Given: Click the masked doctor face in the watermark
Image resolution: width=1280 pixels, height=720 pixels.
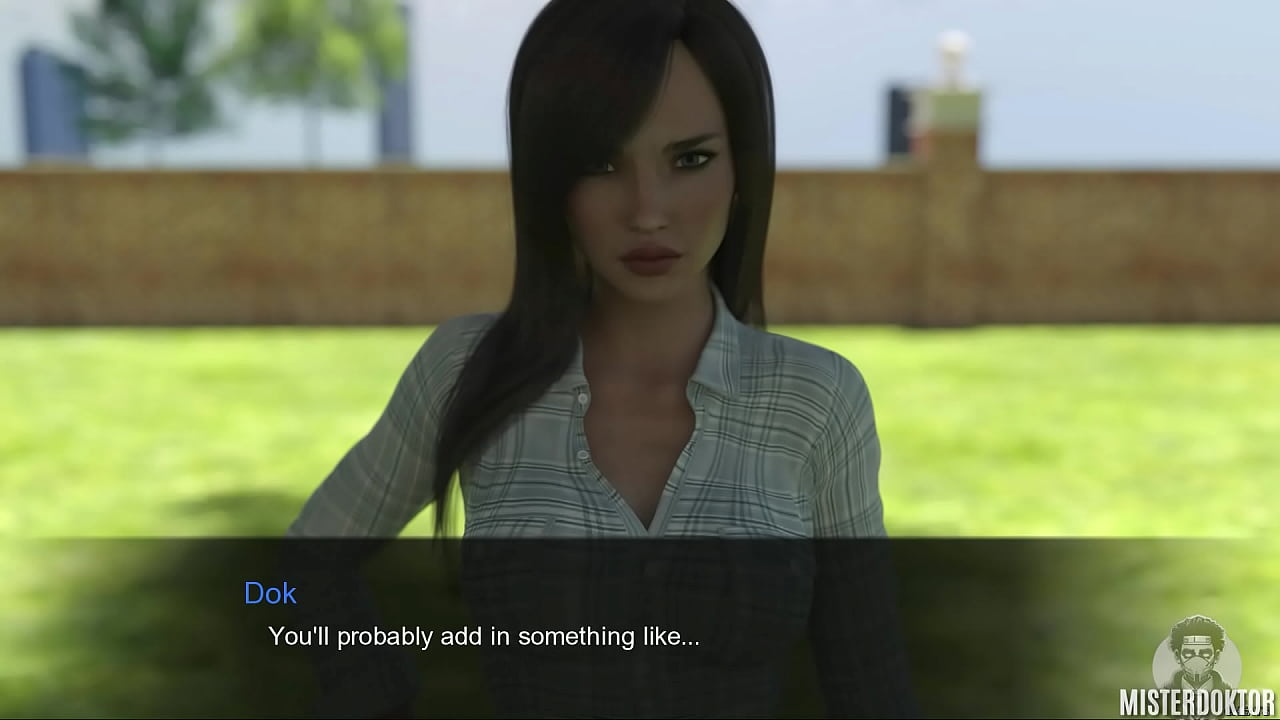Looking at the screenshot, I should point(1197,655).
